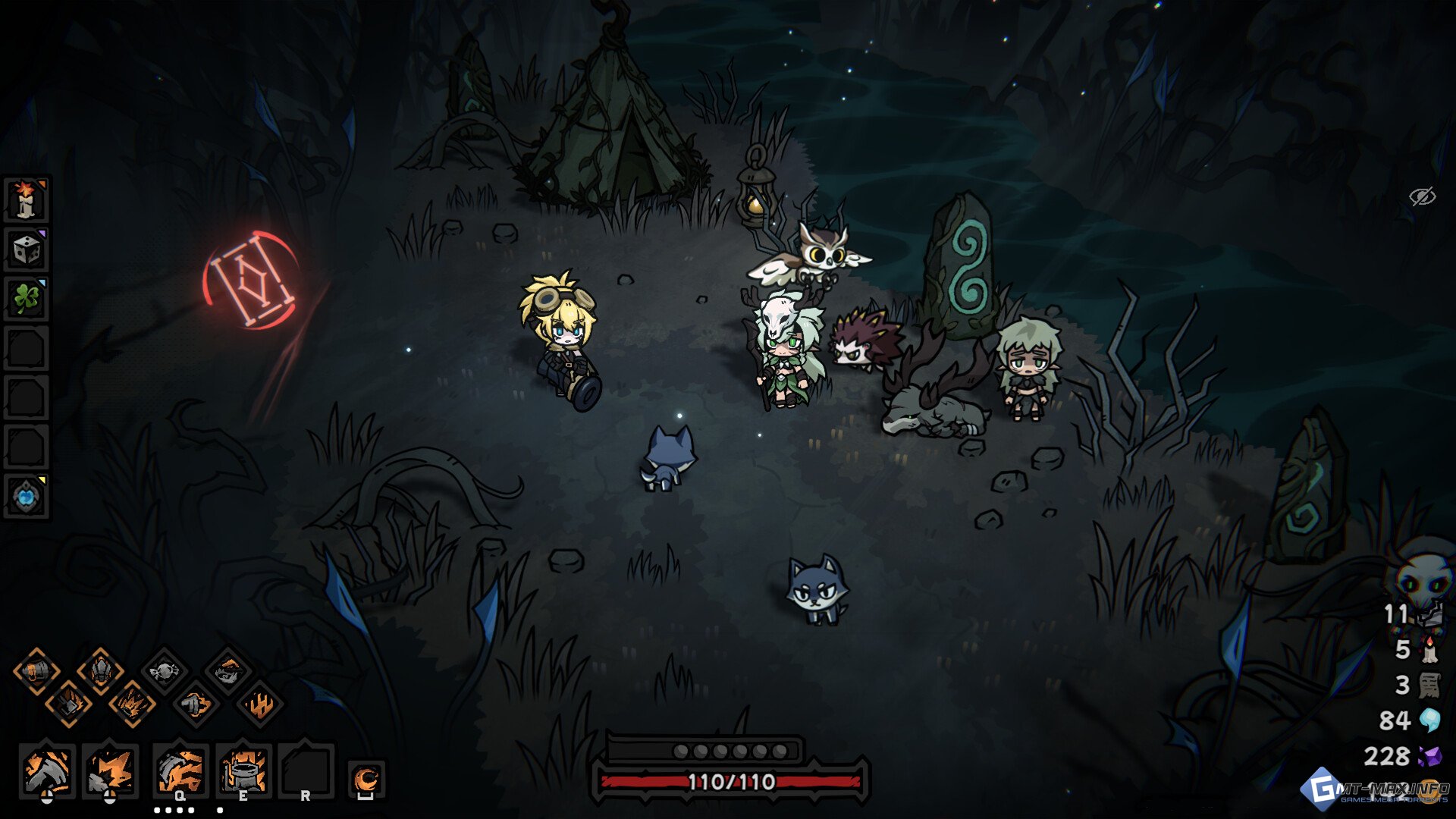Viewport: 1456px width, 819px height.
Task: Activate the E slot flaming turret ability
Action: [243, 770]
